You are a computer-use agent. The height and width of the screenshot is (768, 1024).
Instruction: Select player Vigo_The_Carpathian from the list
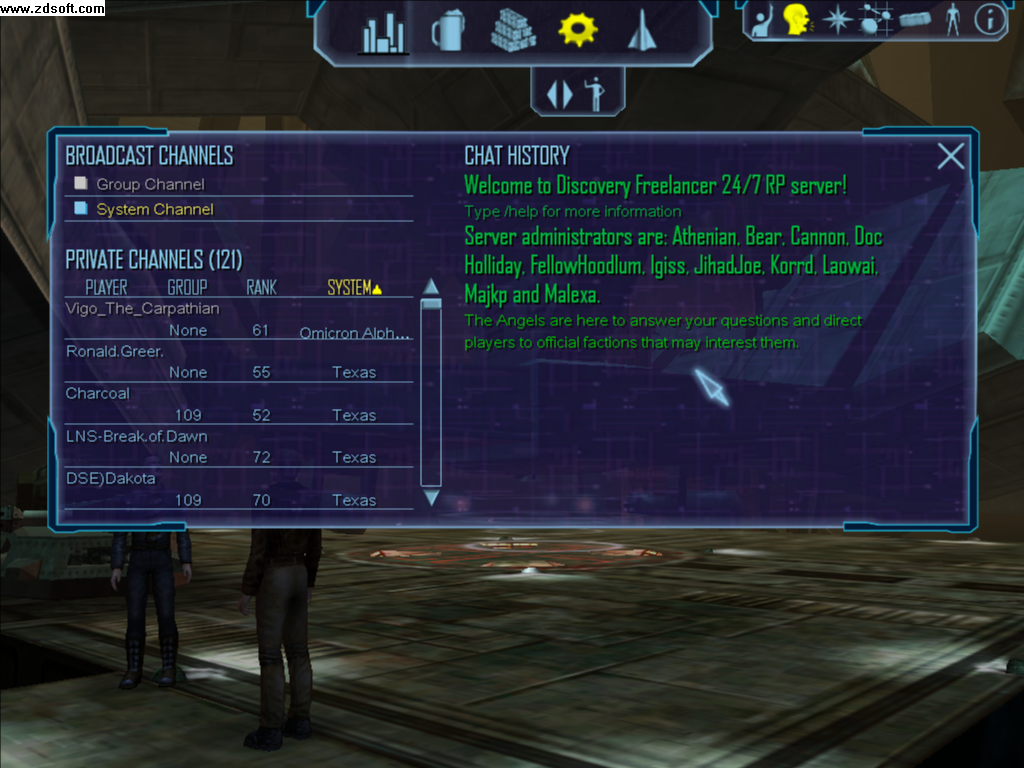coord(143,309)
